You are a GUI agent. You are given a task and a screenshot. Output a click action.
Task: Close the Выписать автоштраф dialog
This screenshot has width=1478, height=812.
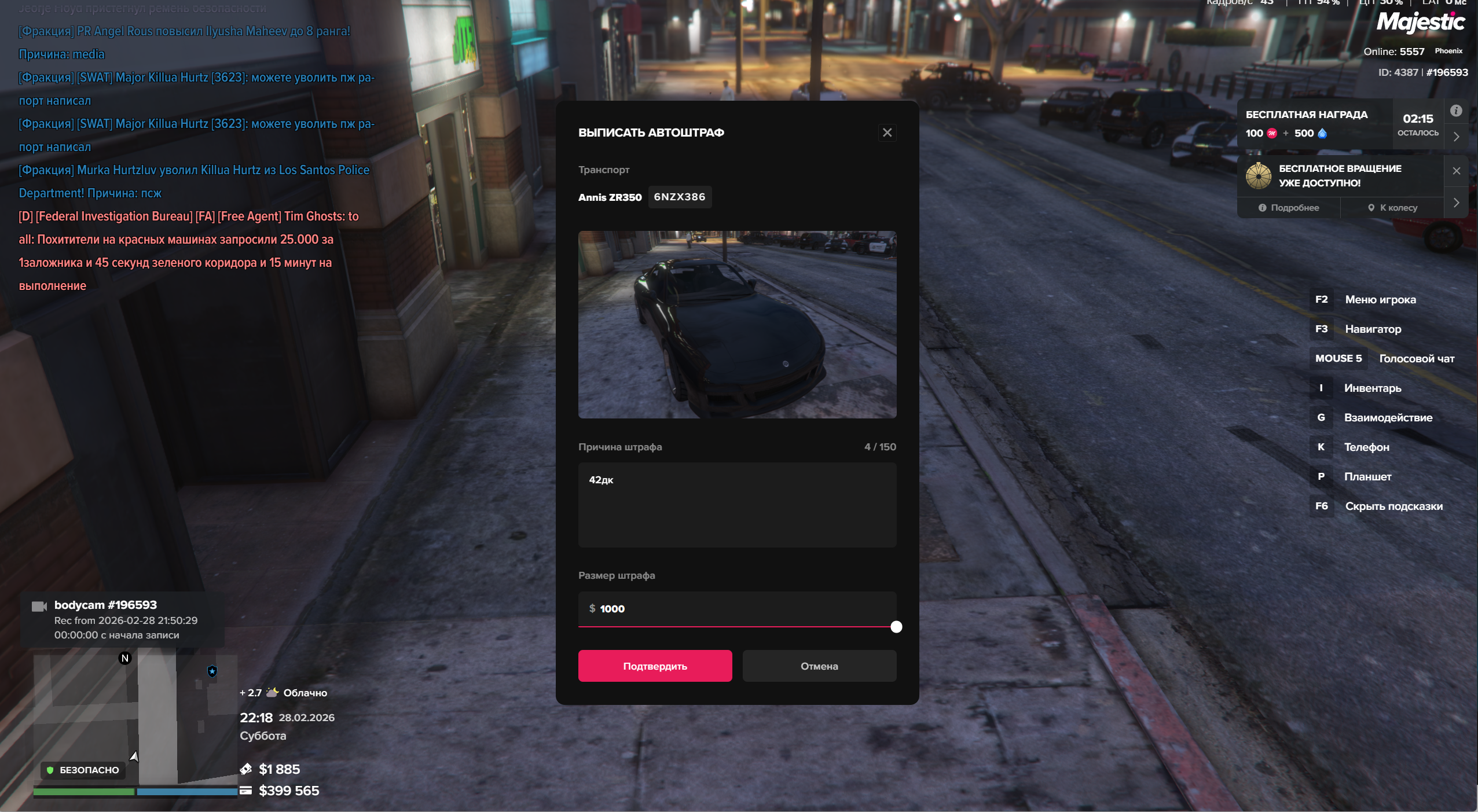887,133
